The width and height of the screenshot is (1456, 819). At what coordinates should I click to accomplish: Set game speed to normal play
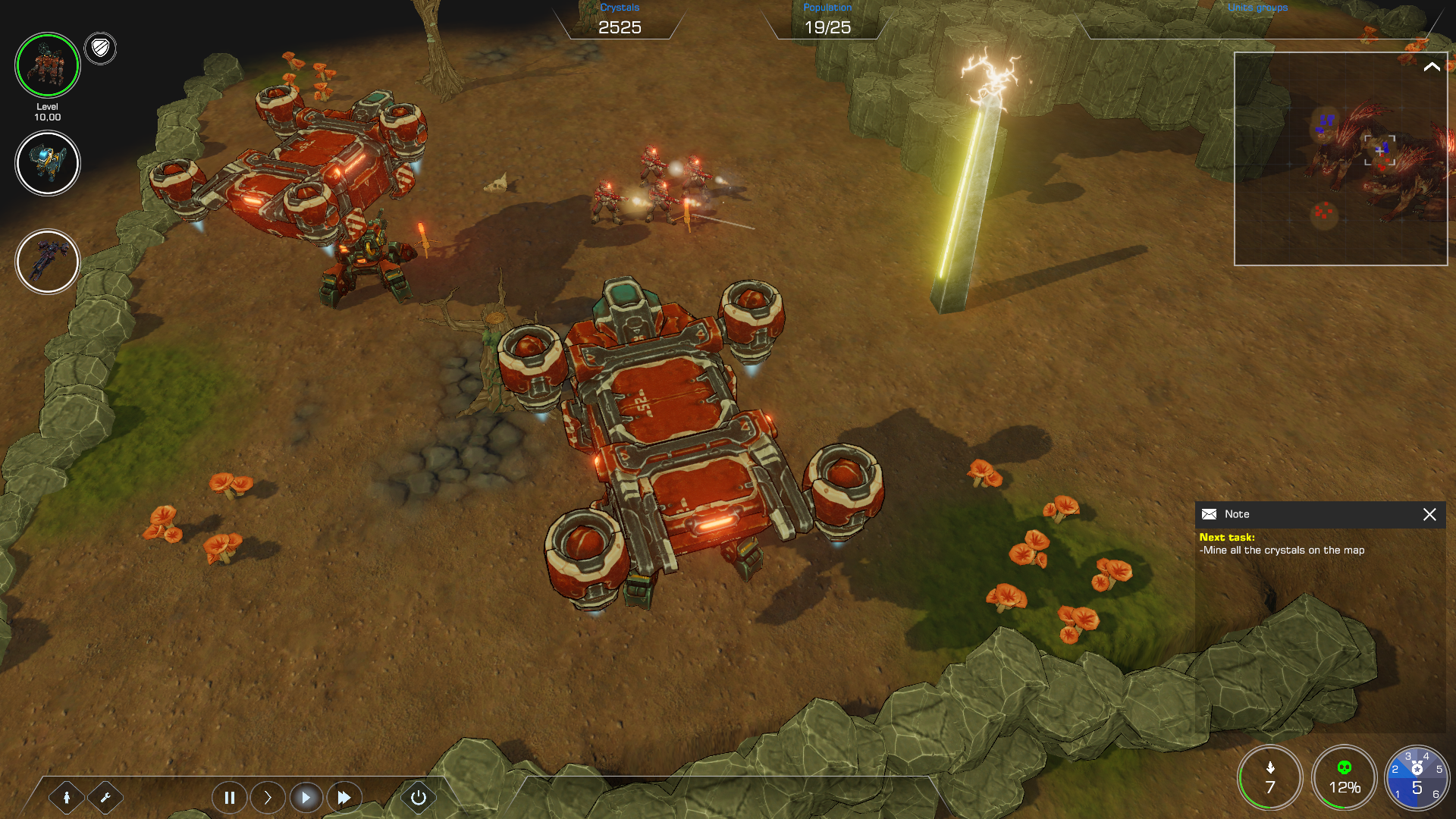pos(306,797)
